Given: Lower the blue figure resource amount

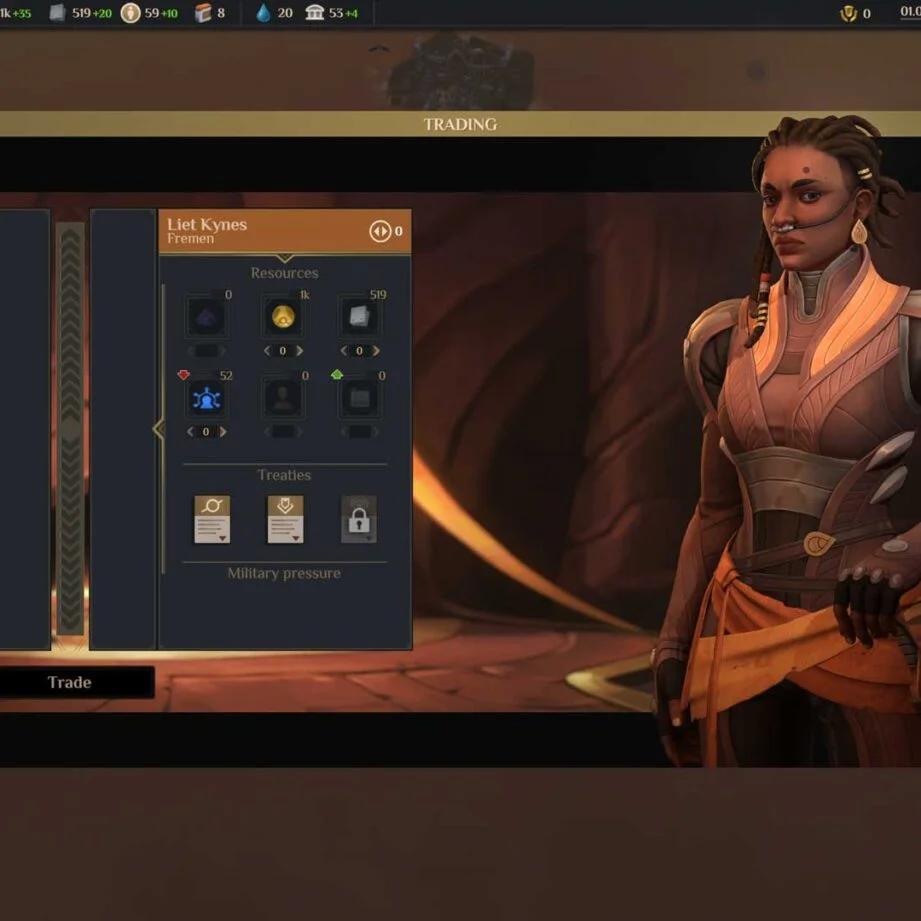Looking at the screenshot, I should tap(190, 432).
